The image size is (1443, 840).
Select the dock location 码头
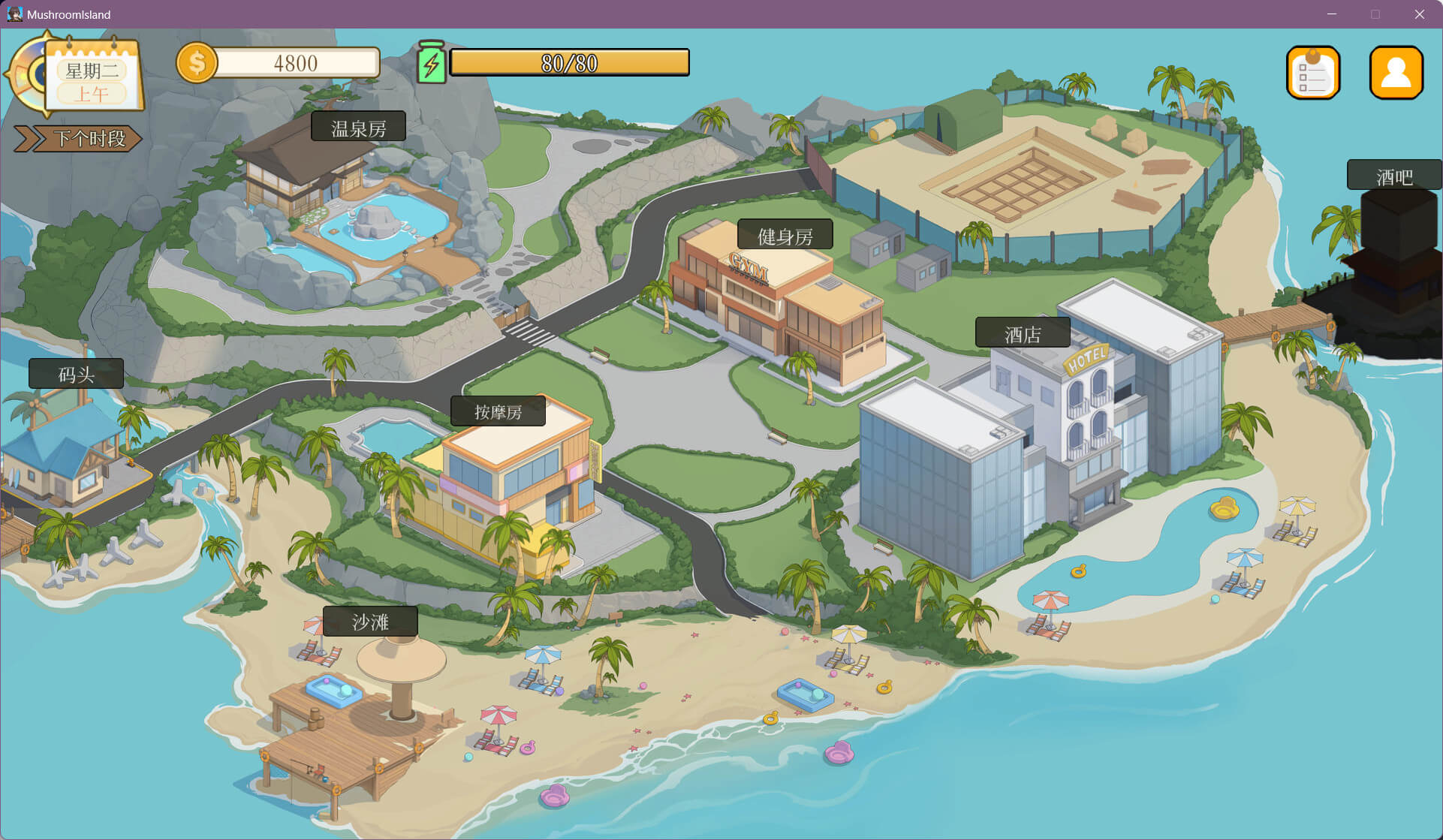coord(76,374)
